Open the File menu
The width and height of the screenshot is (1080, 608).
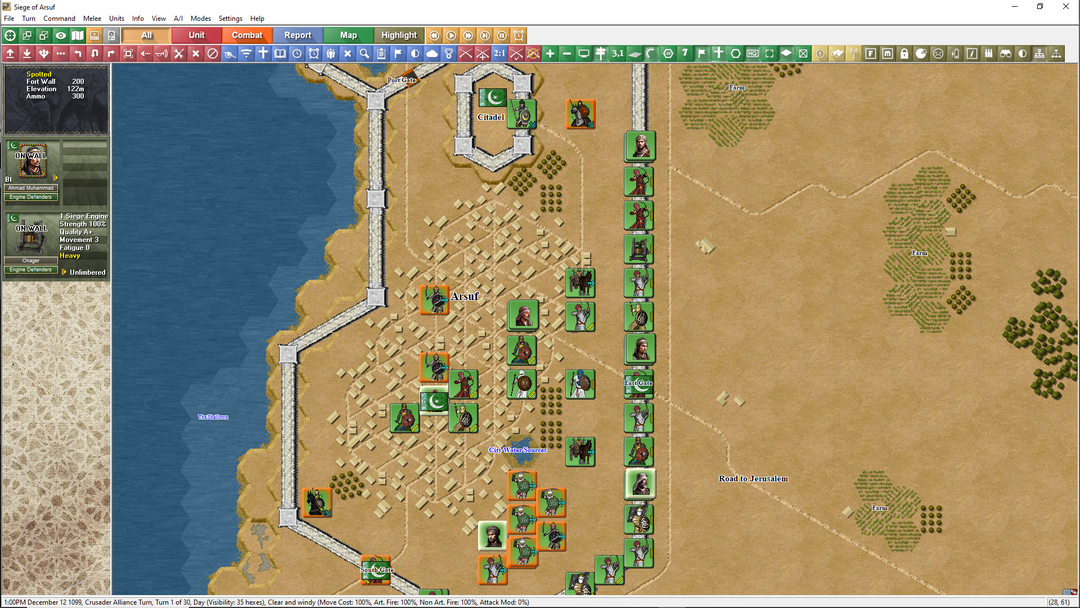(x=9, y=19)
